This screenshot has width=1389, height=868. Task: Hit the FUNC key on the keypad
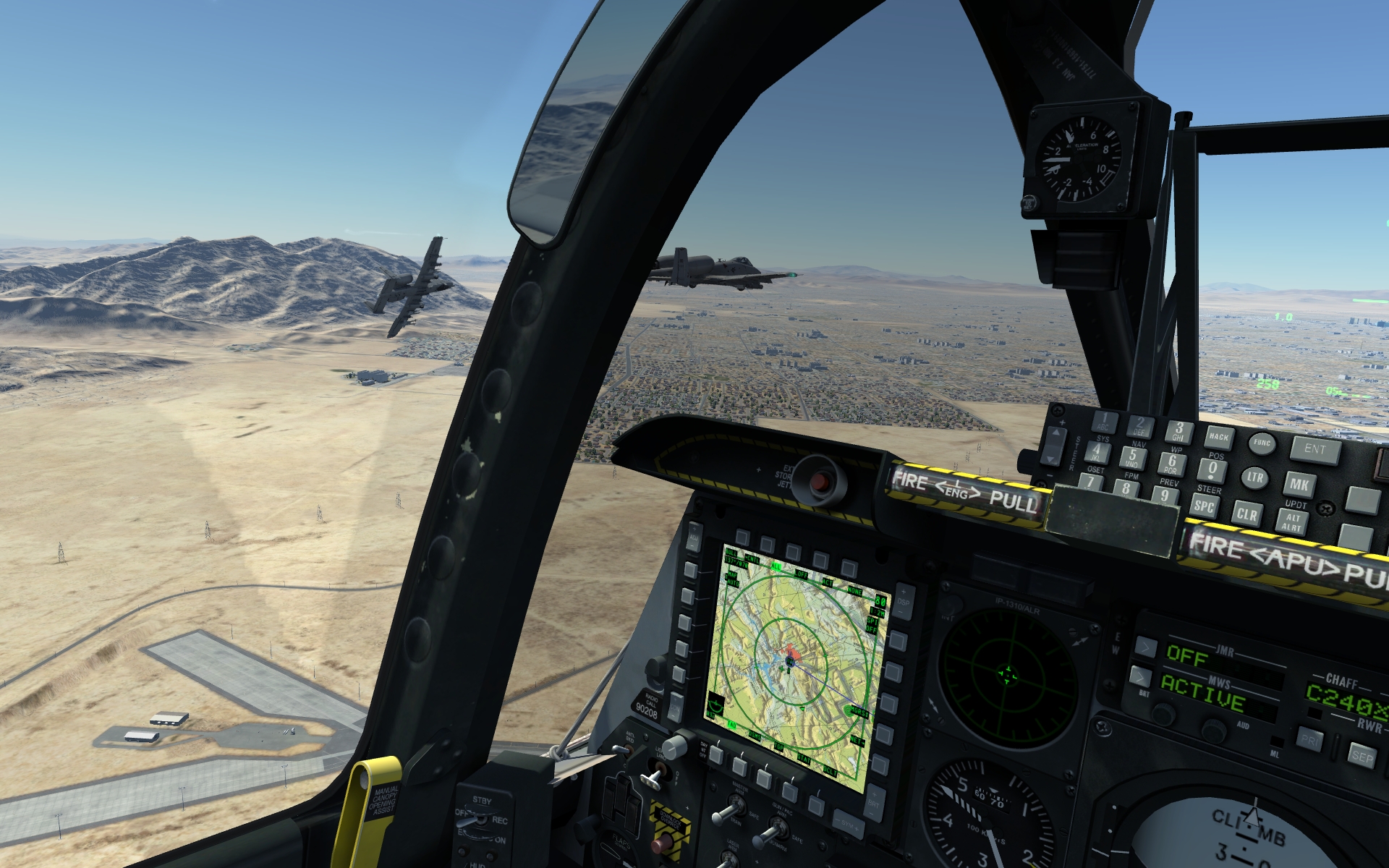pyautogui.click(x=1262, y=443)
